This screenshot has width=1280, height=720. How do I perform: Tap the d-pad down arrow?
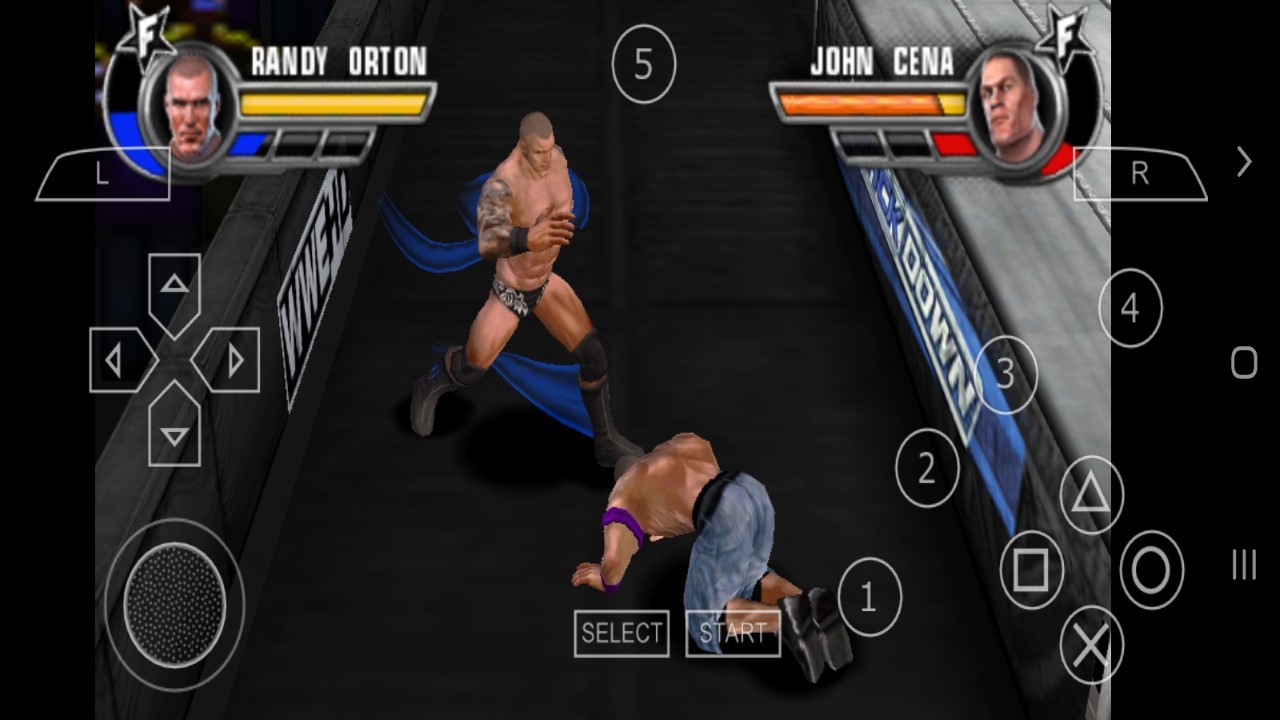[175, 431]
